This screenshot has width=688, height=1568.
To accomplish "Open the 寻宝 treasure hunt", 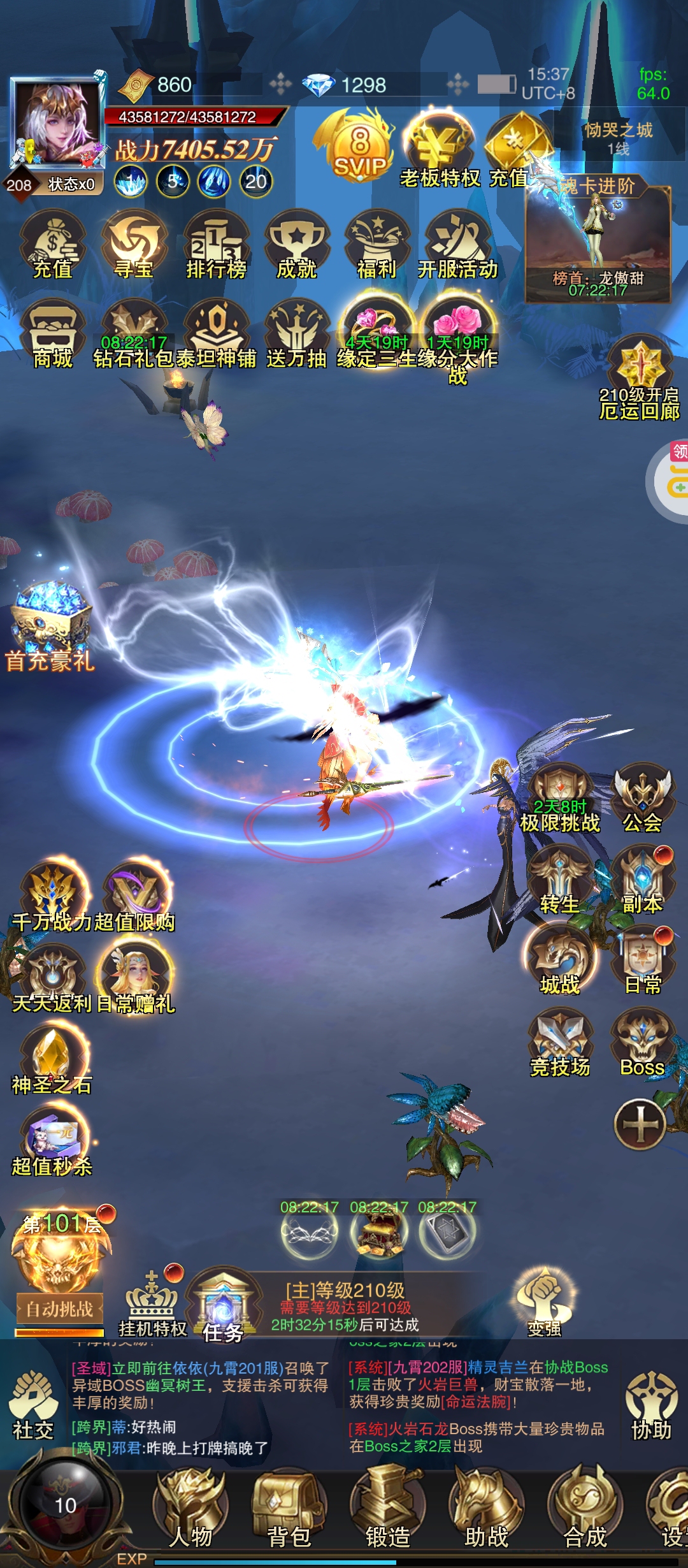I will point(134,246).
